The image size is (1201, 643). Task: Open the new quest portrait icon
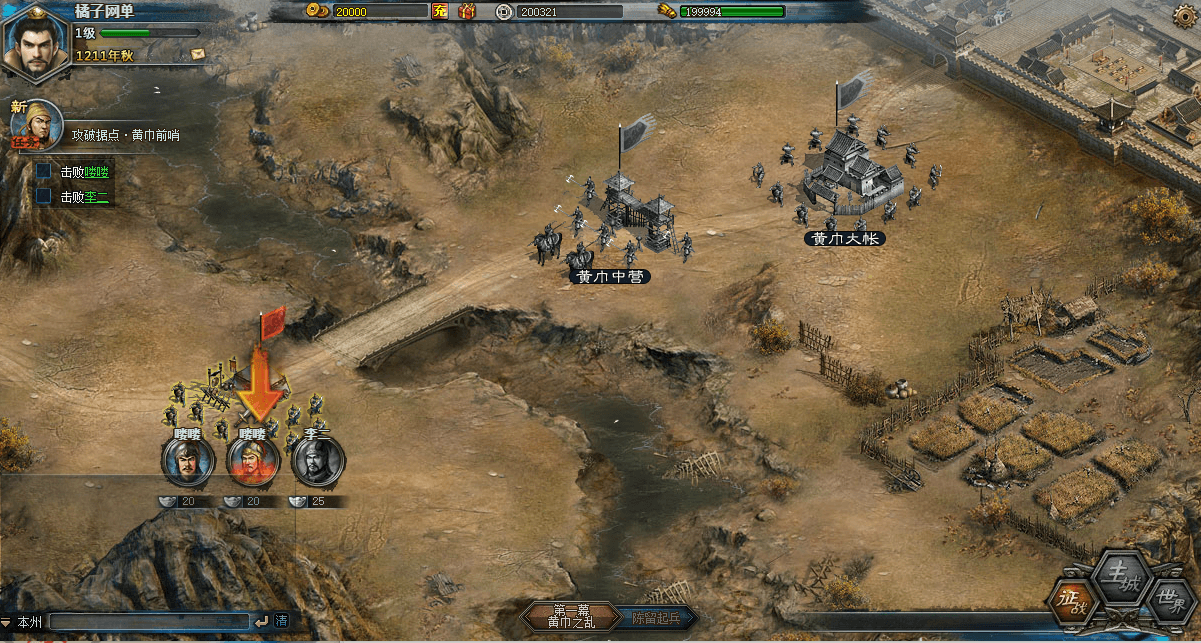coord(36,125)
